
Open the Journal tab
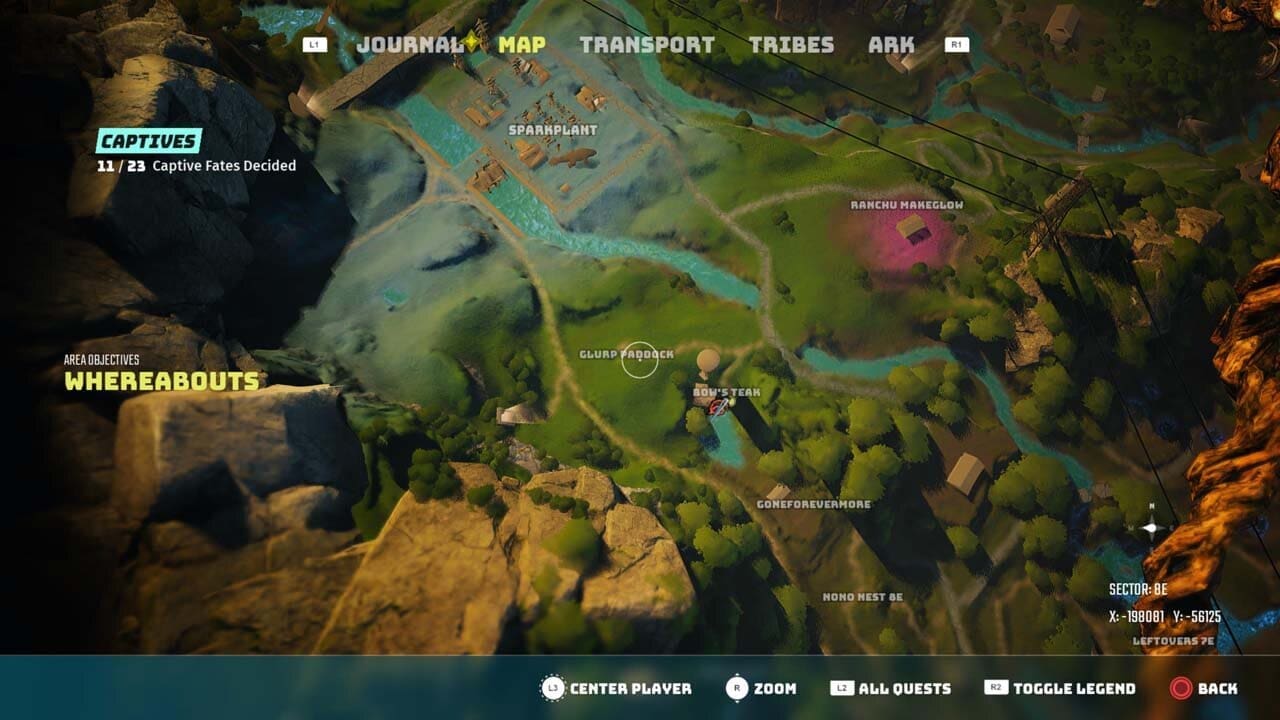click(408, 44)
